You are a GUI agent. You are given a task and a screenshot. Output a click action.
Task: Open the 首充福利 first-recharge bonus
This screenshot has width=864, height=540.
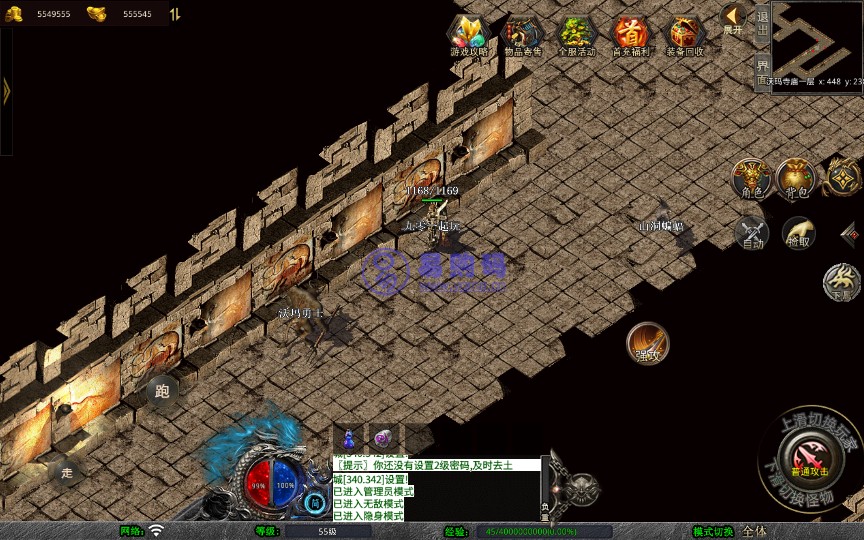[x=631, y=36]
